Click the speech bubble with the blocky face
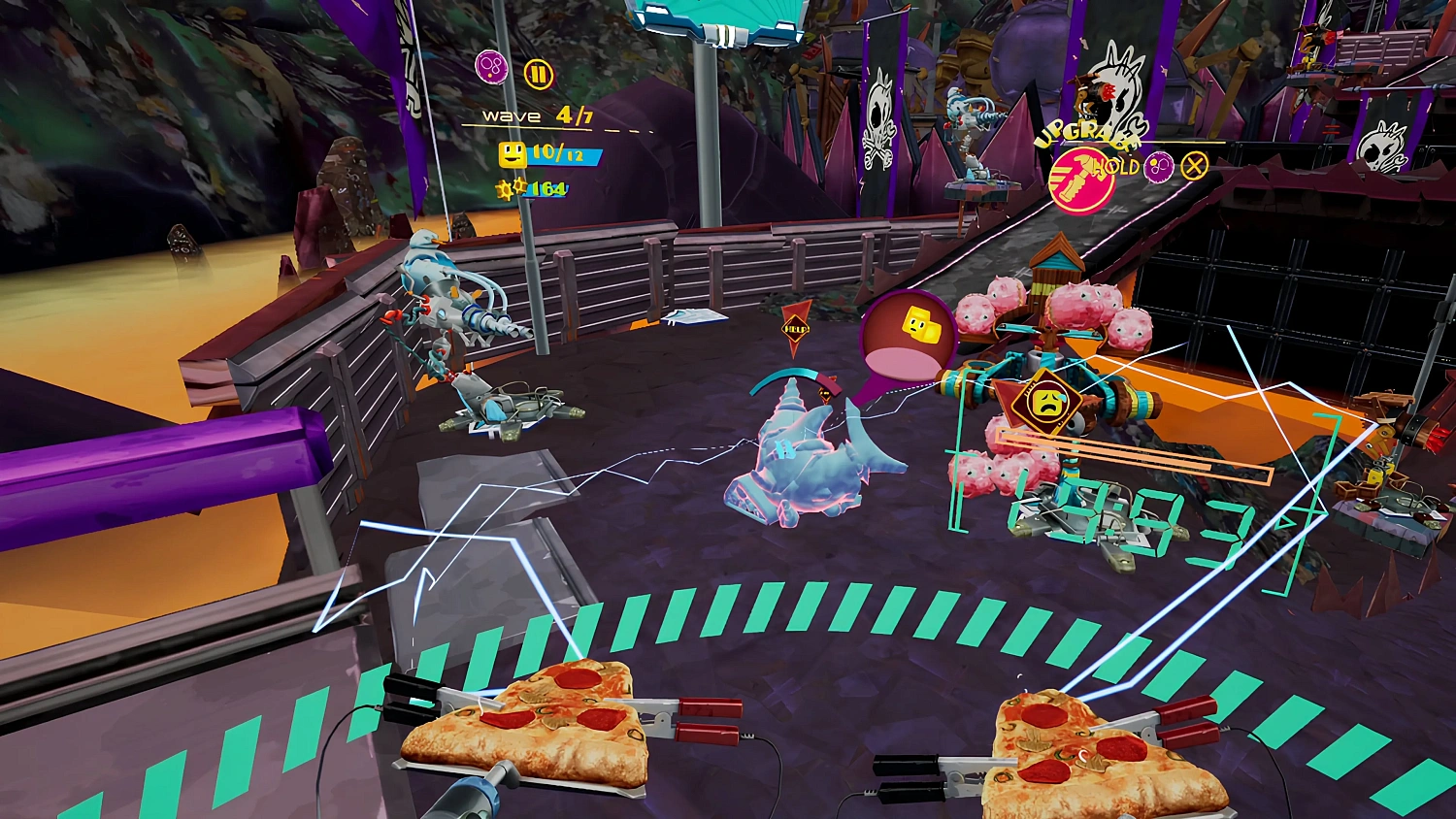Screen dimensions: 1456x819 905,335
